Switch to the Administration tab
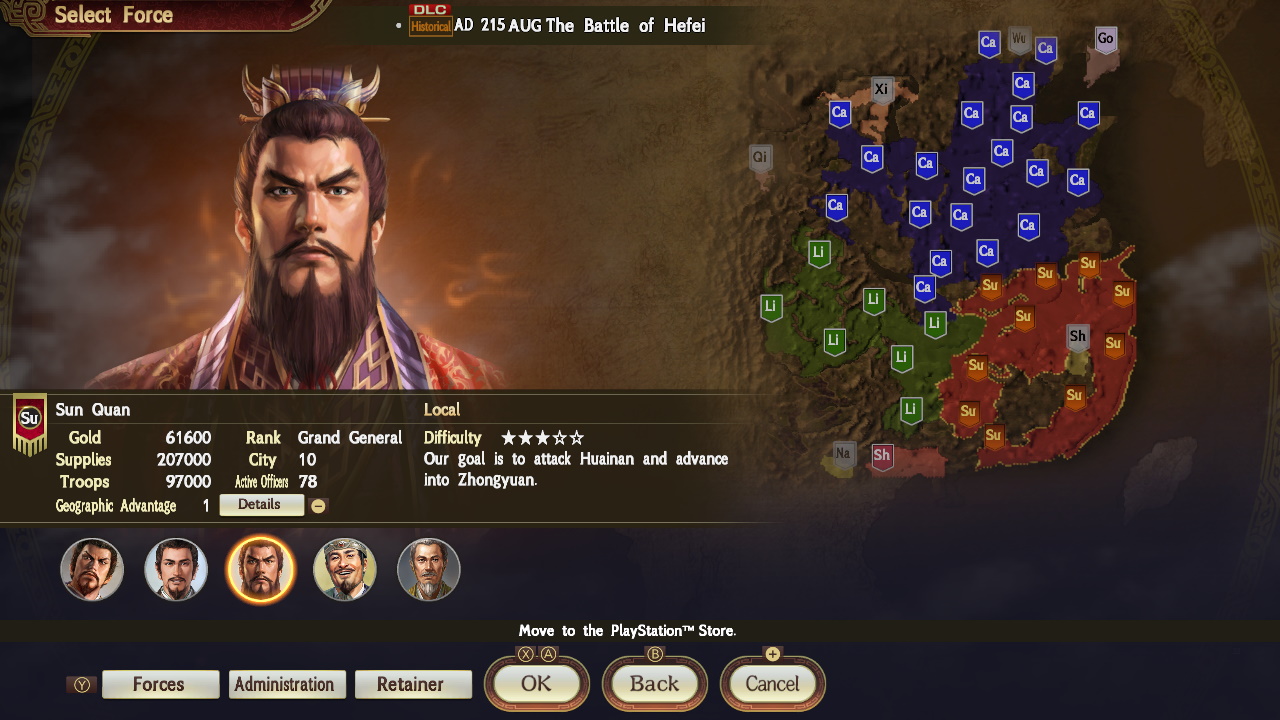Image resolution: width=1280 pixels, height=720 pixels. (x=286, y=684)
